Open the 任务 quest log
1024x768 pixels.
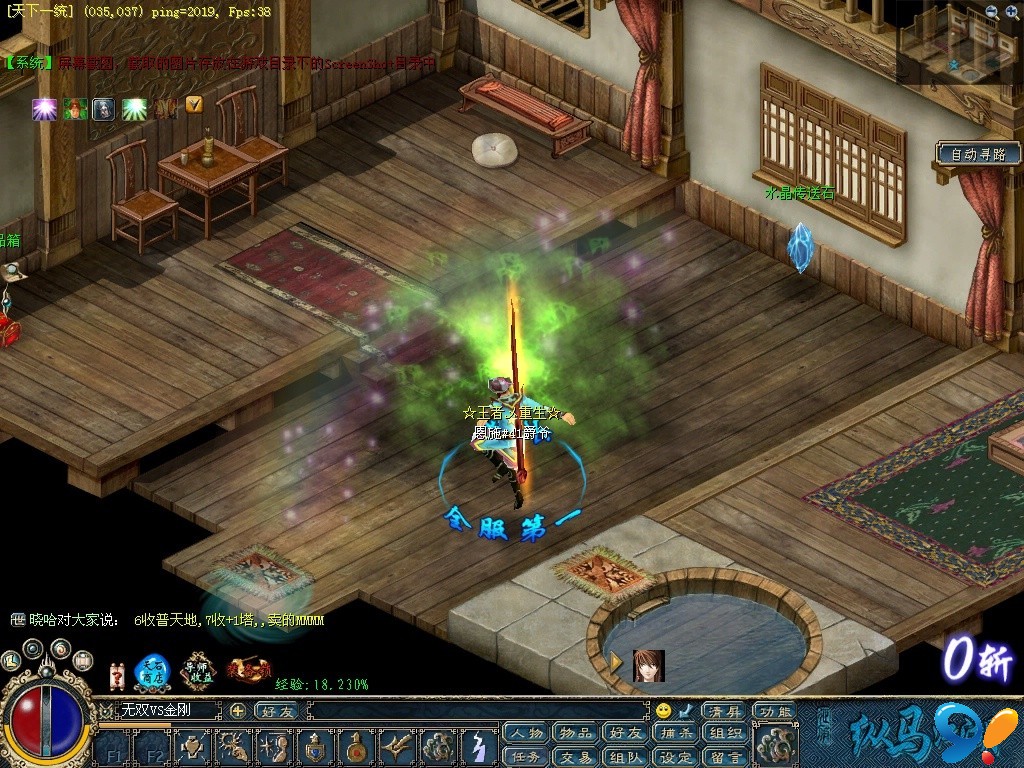[x=525, y=756]
